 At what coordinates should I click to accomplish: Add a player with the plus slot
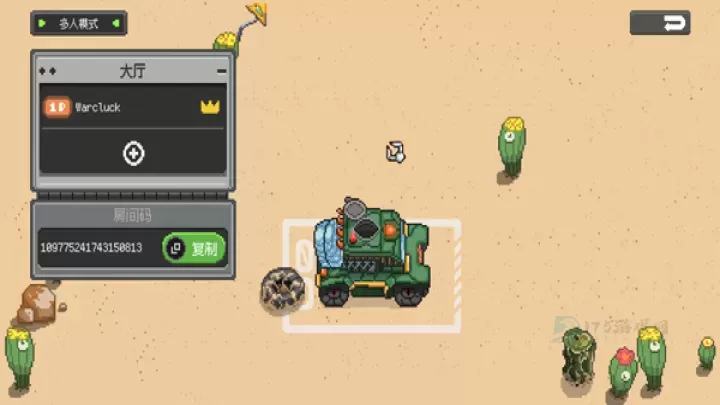[133, 153]
